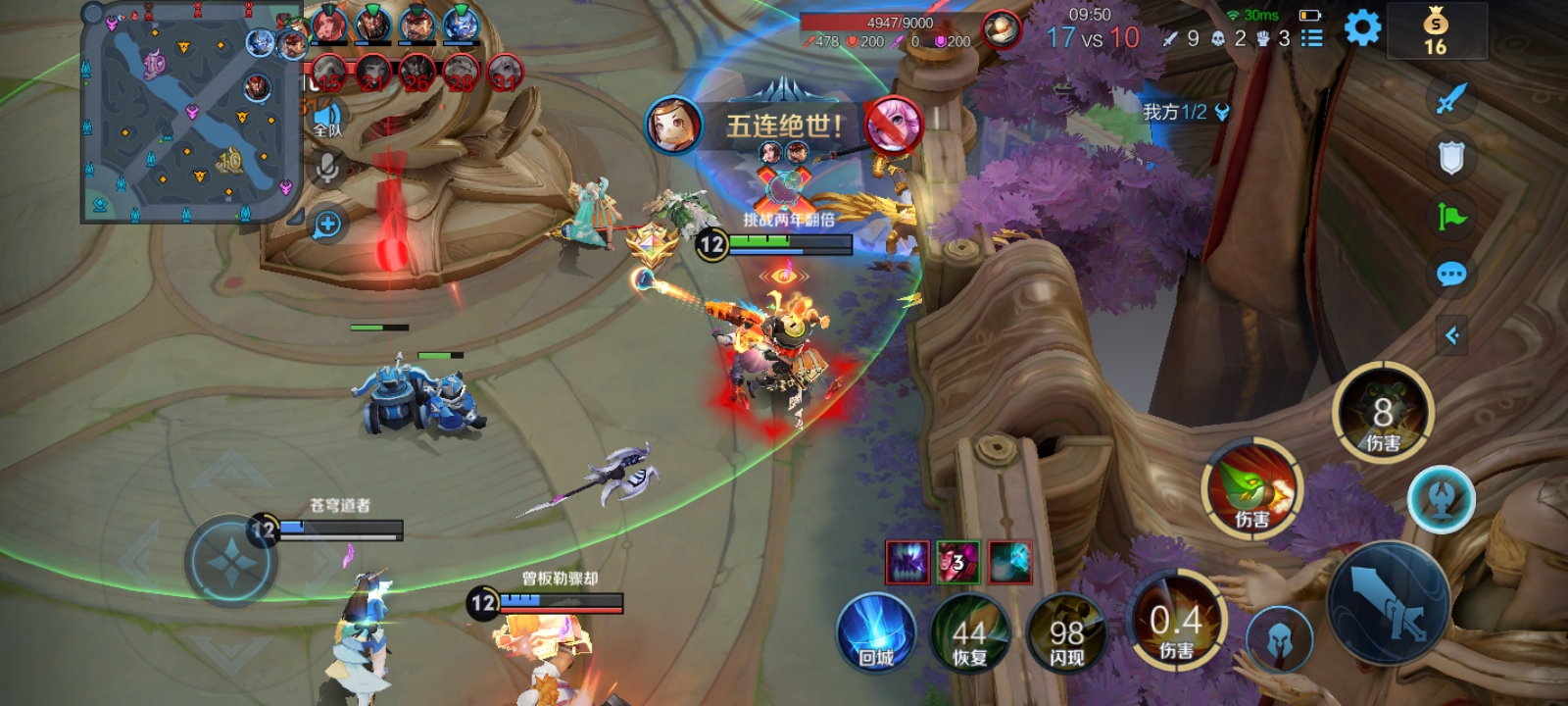This screenshot has width=1568, height=706.
Task: Collapse the signal panel arrow
Action: click(1452, 336)
